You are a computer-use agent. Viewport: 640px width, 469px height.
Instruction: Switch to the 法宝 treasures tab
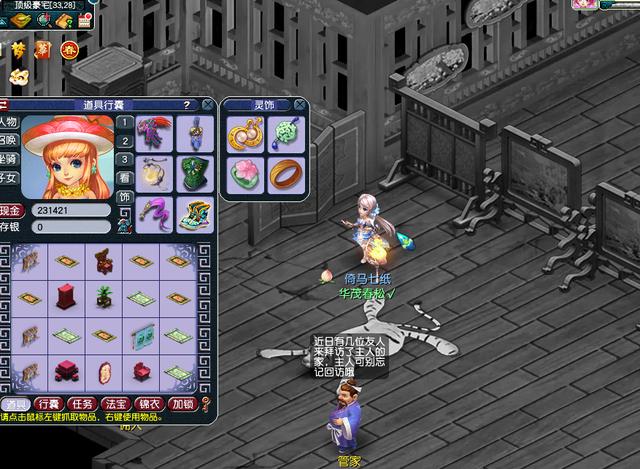(116, 404)
